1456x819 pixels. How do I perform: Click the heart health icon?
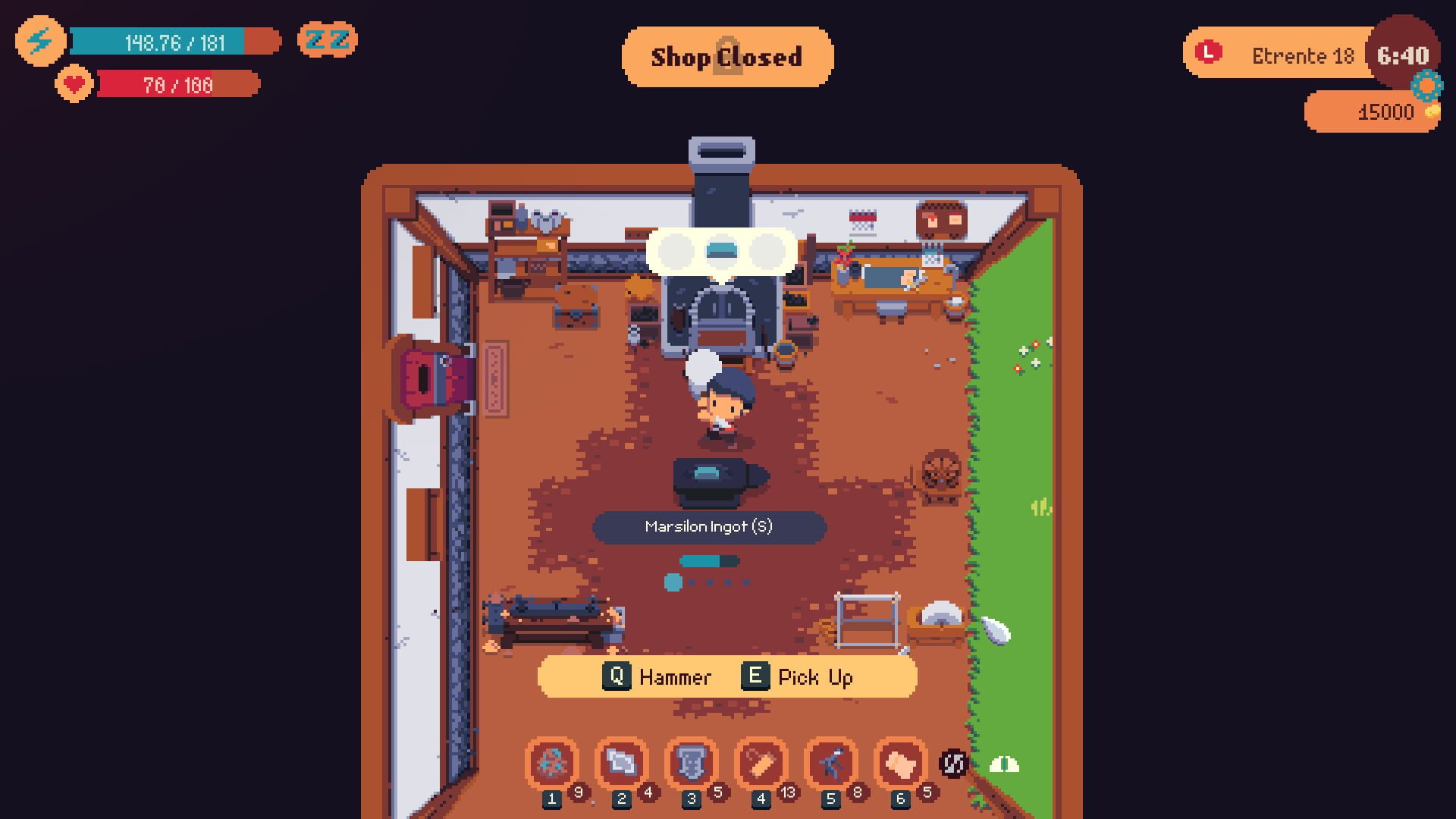pyautogui.click(x=72, y=85)
